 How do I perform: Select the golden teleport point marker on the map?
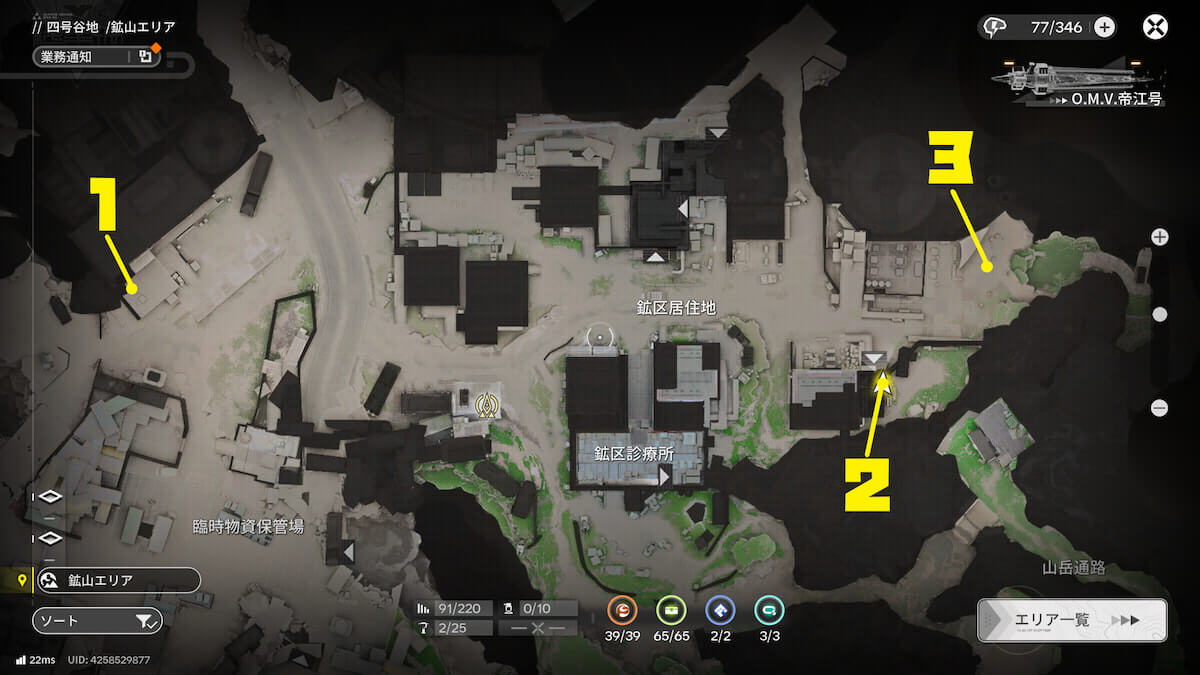489,405
